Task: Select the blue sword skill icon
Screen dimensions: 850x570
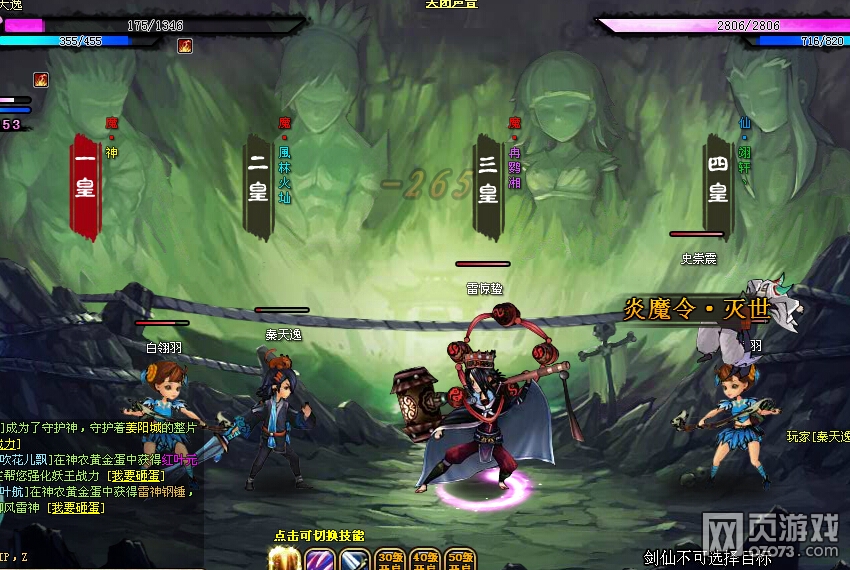Action: (354, 560)
